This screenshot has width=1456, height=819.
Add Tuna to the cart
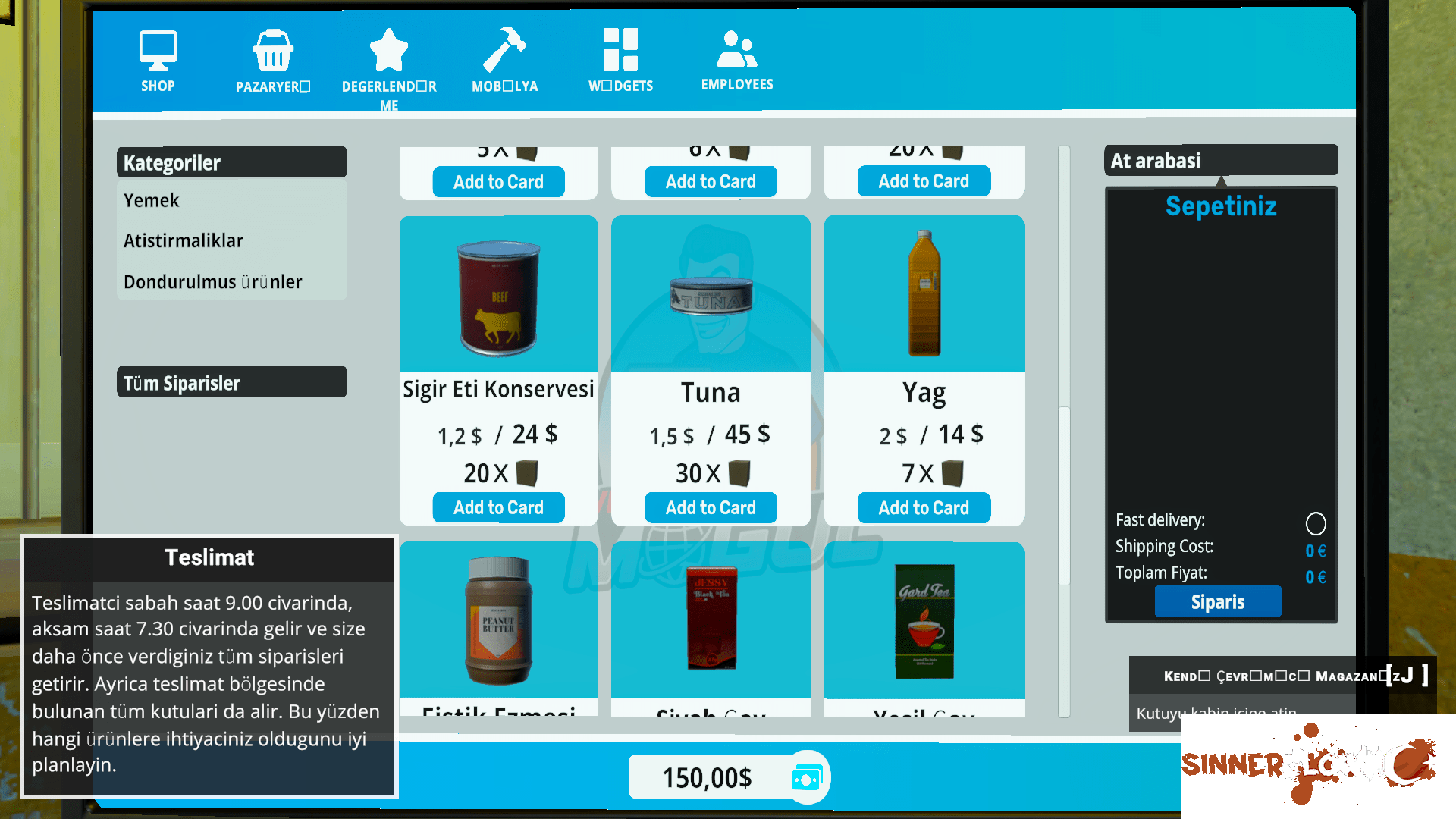coord(710,507)
